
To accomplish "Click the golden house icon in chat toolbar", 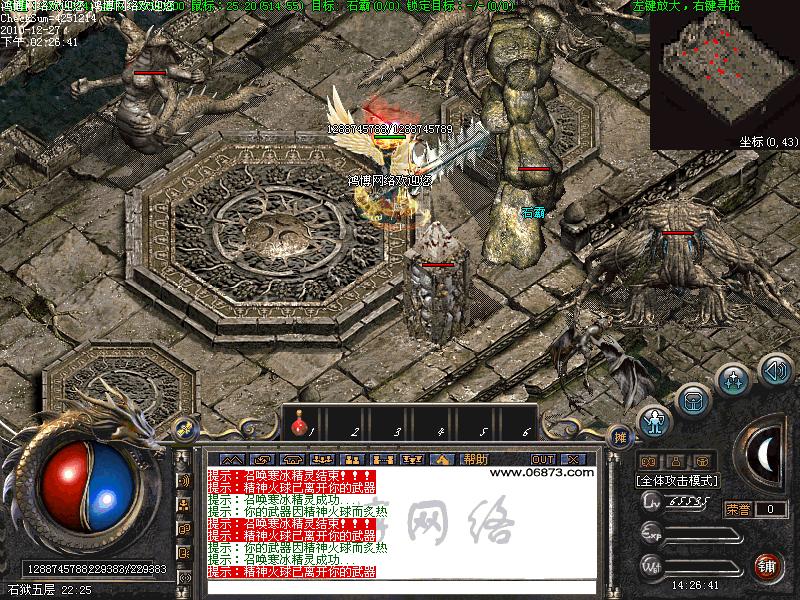I will coord(442,459).
